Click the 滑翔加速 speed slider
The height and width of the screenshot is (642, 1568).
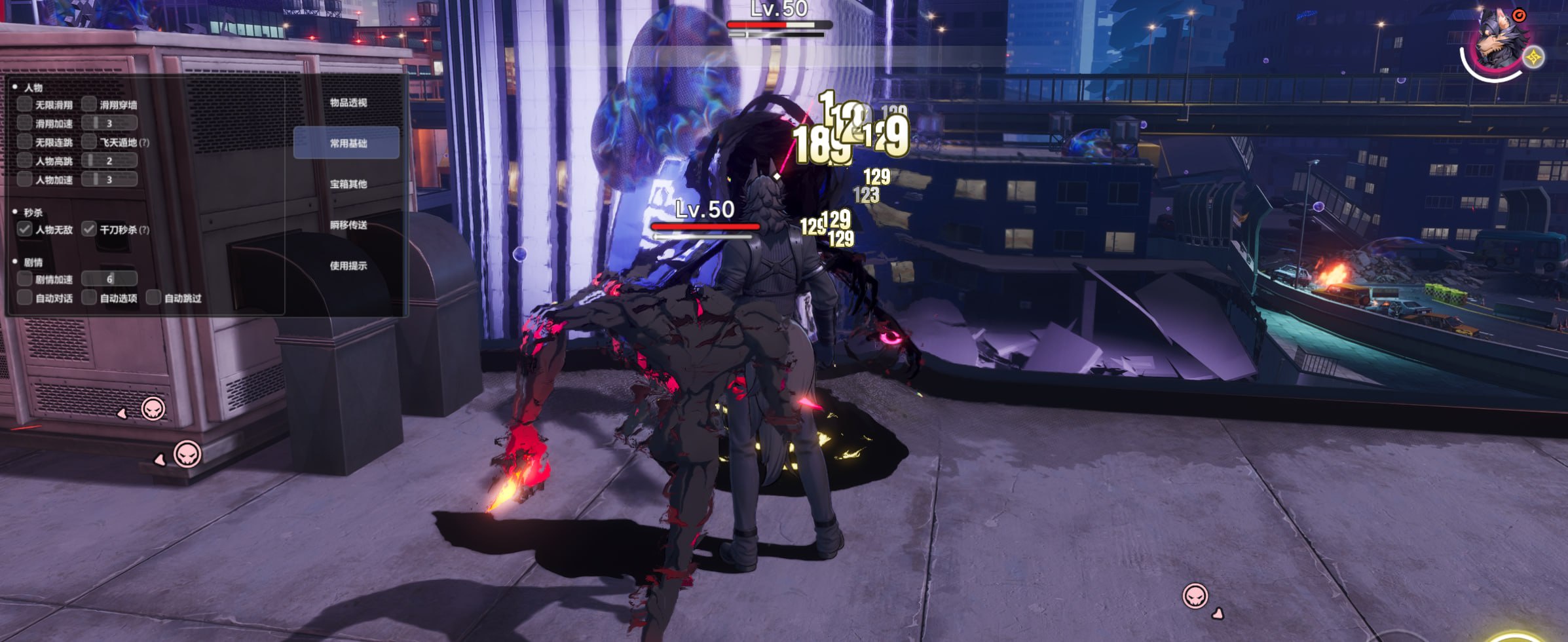point(109,123)
